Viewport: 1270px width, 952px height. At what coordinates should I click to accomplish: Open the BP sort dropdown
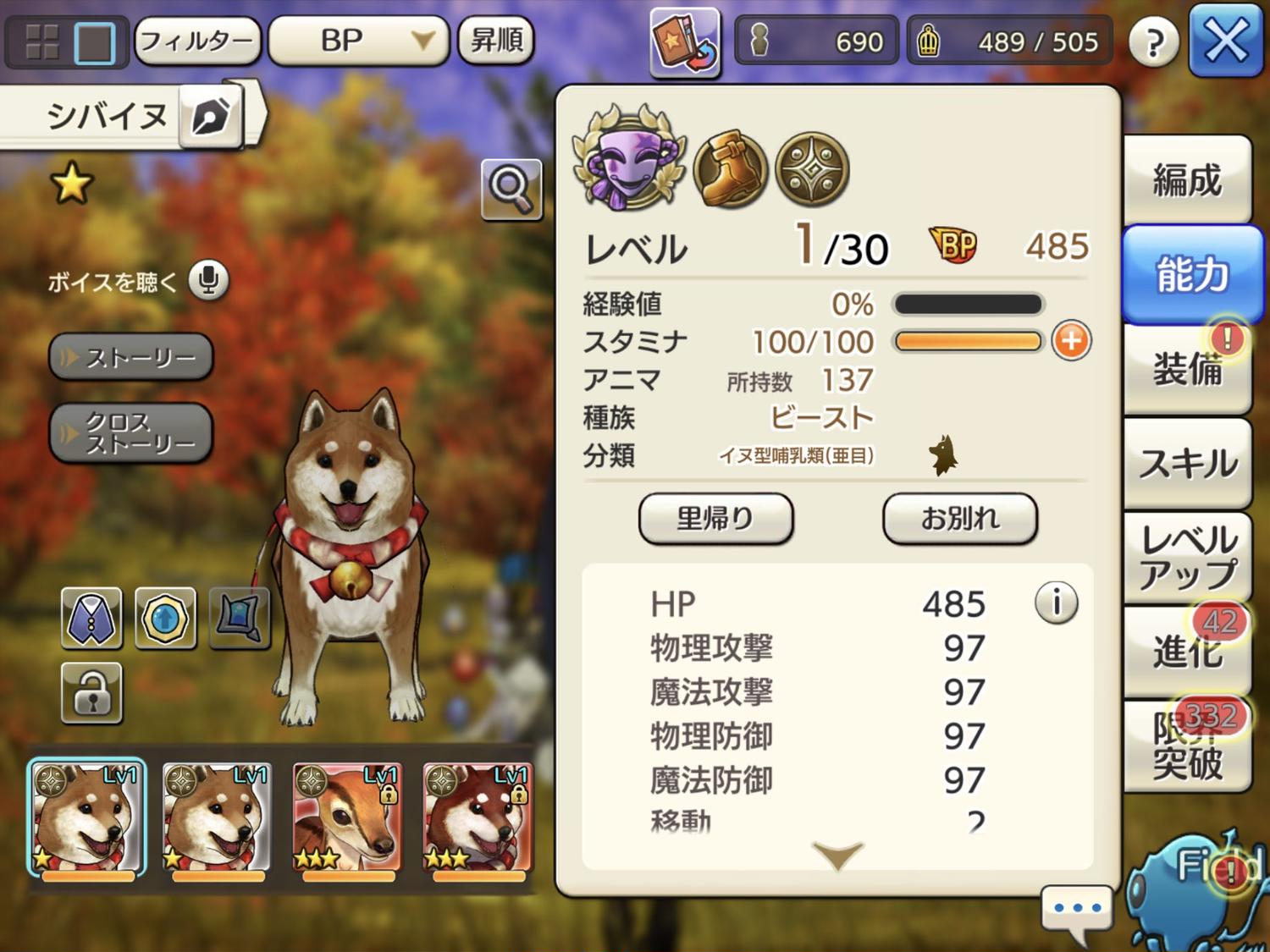click(x=358, y=41)
